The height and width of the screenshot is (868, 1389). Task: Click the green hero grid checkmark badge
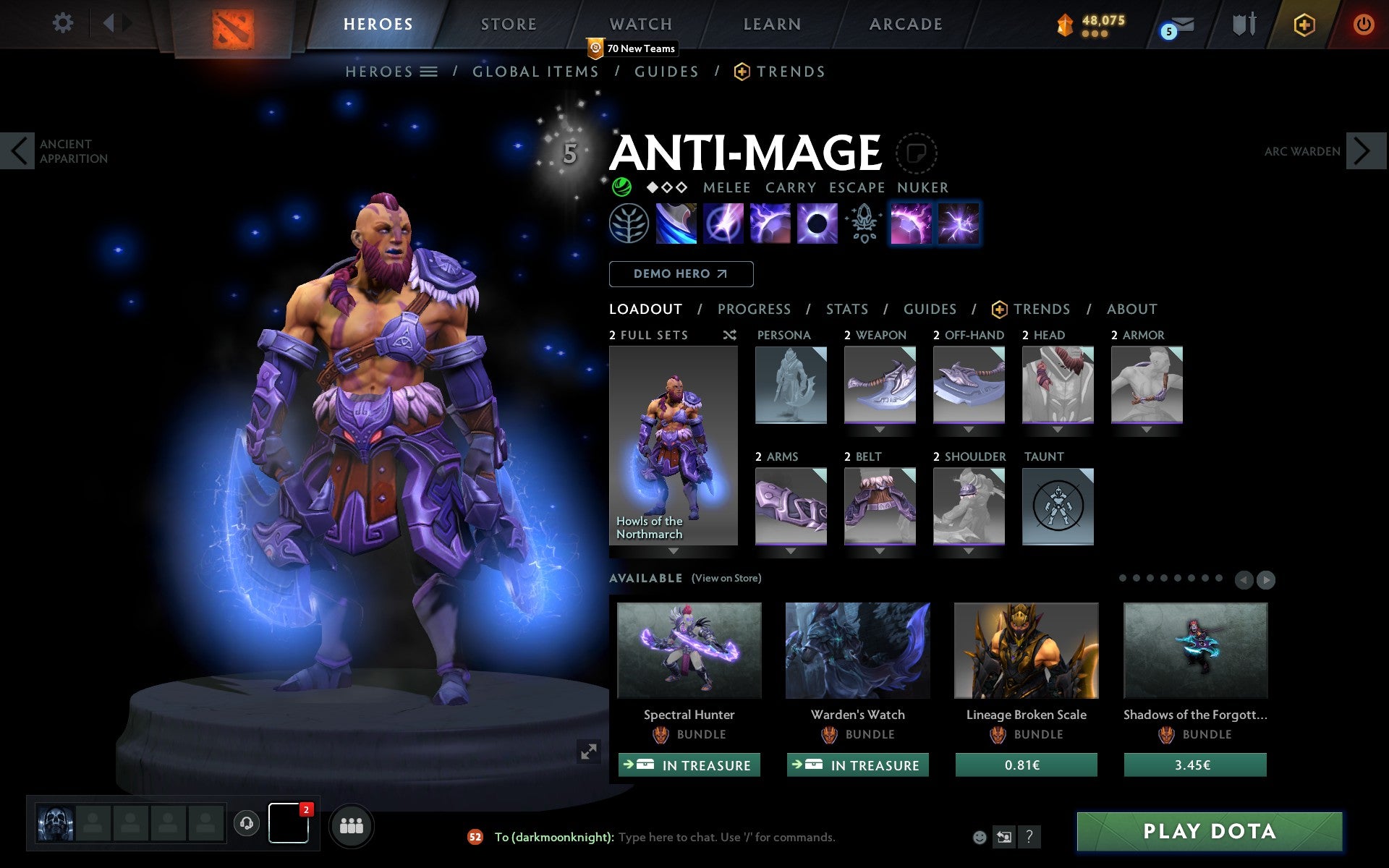tap(622, 187)
